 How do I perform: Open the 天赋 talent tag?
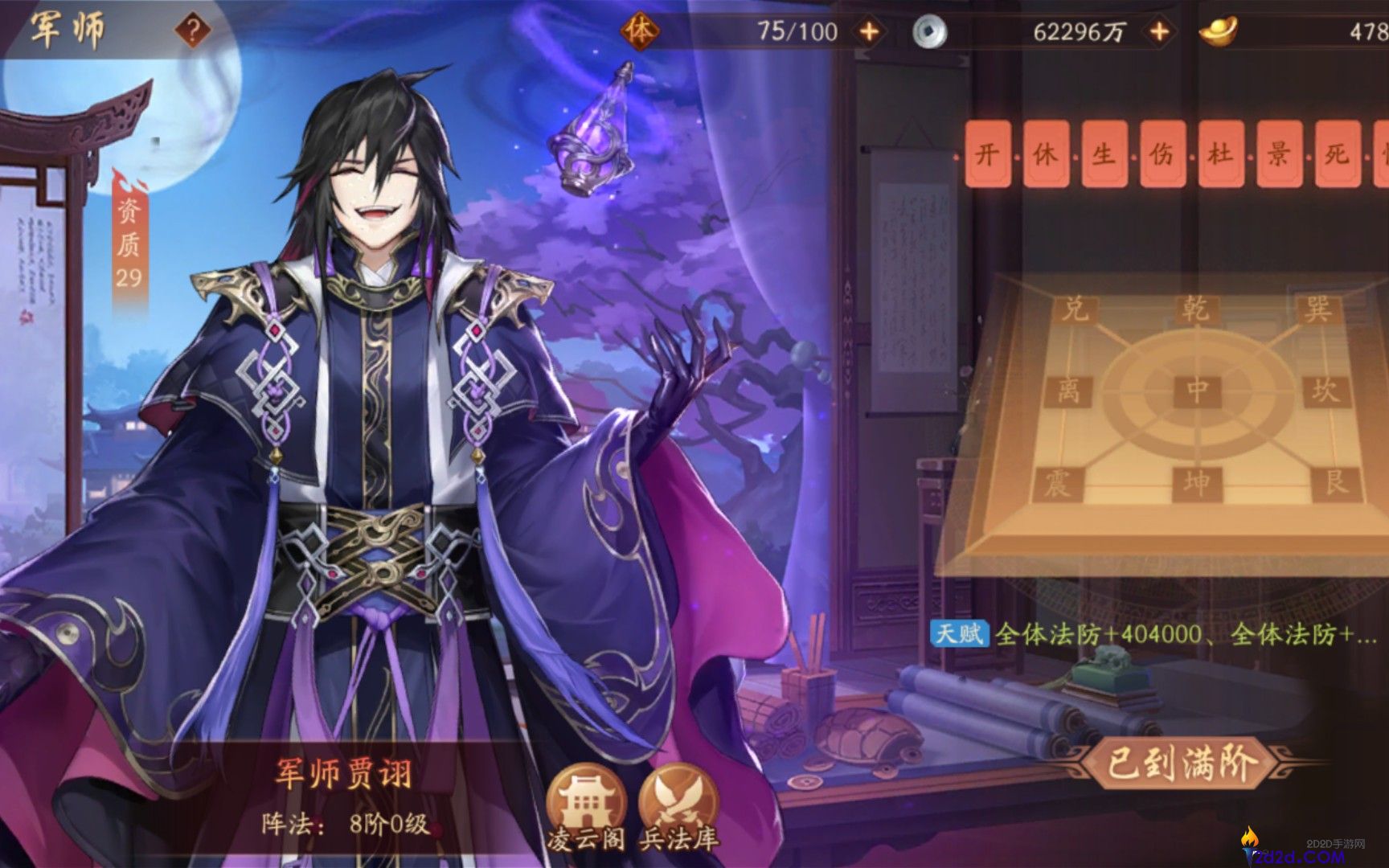pos(961,635)
